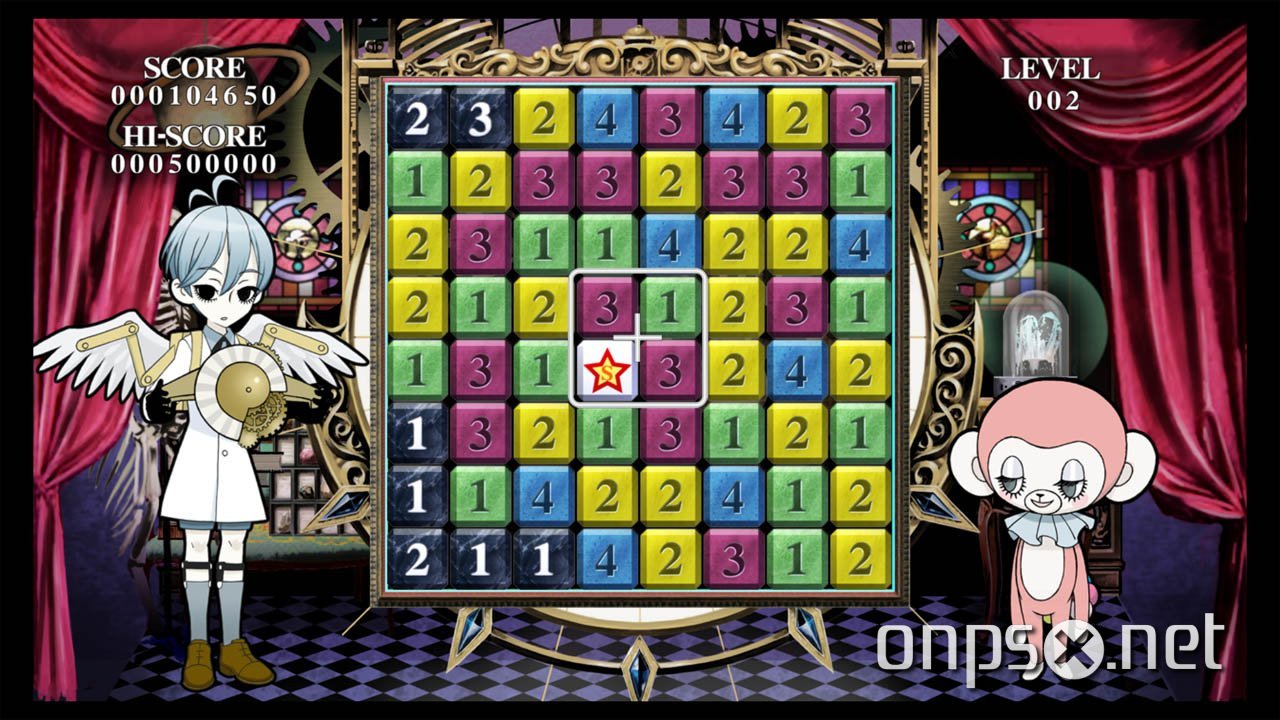Viewport: 1280px width, 720px height.
Task: Click the blue '4' tile in the top row
Action: (x=605, y=116)
